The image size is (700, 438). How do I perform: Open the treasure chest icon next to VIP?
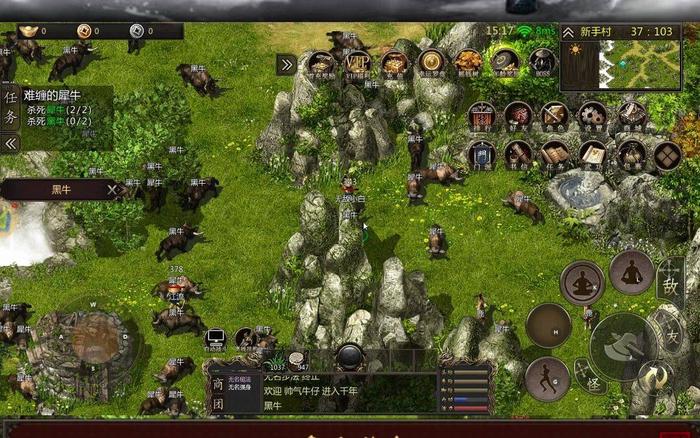click(395, 63)
